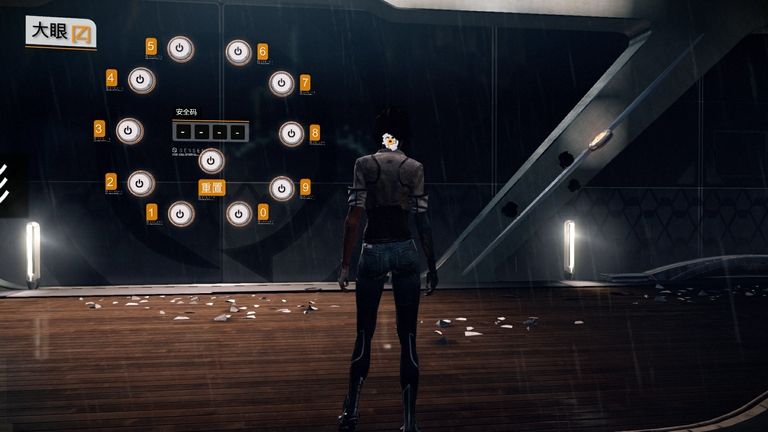
Task: Push the power button labeled 5
Action: (180, 49)
